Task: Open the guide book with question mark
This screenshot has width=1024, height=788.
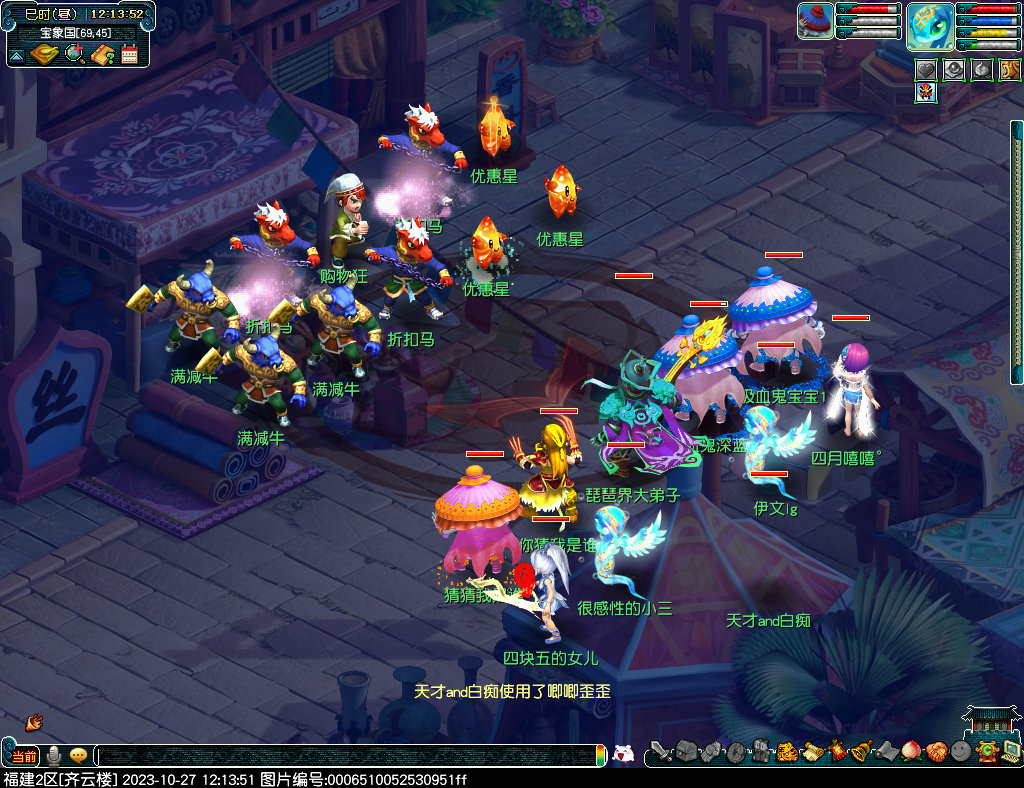Action: 102,54
